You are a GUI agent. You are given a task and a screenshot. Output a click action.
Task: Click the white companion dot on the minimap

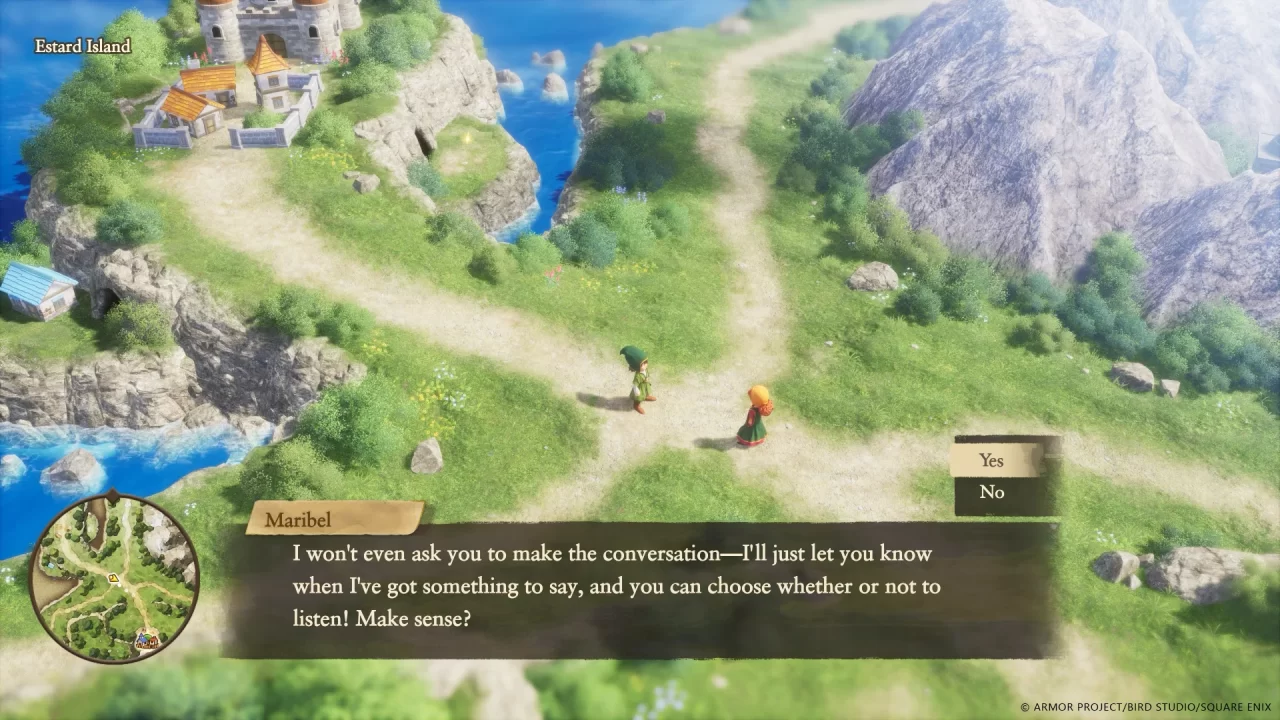point(119,585)
